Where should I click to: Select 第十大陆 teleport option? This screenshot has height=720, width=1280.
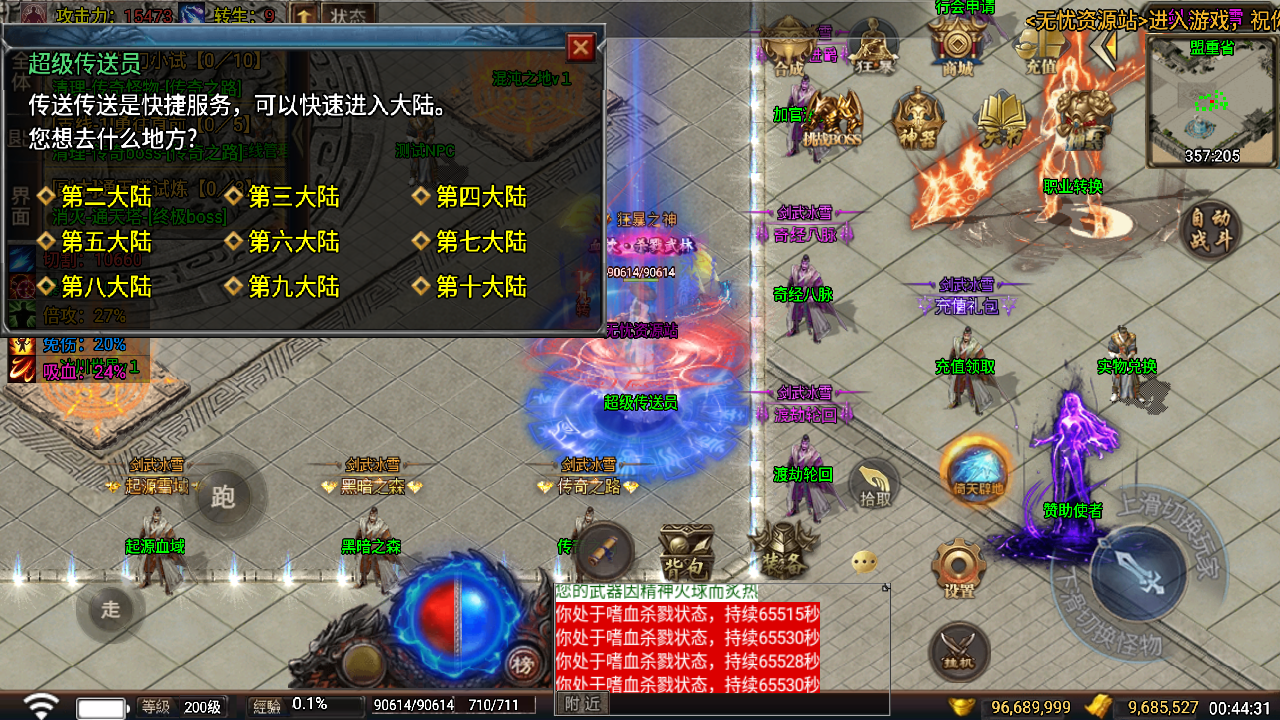tap(481, 288)
